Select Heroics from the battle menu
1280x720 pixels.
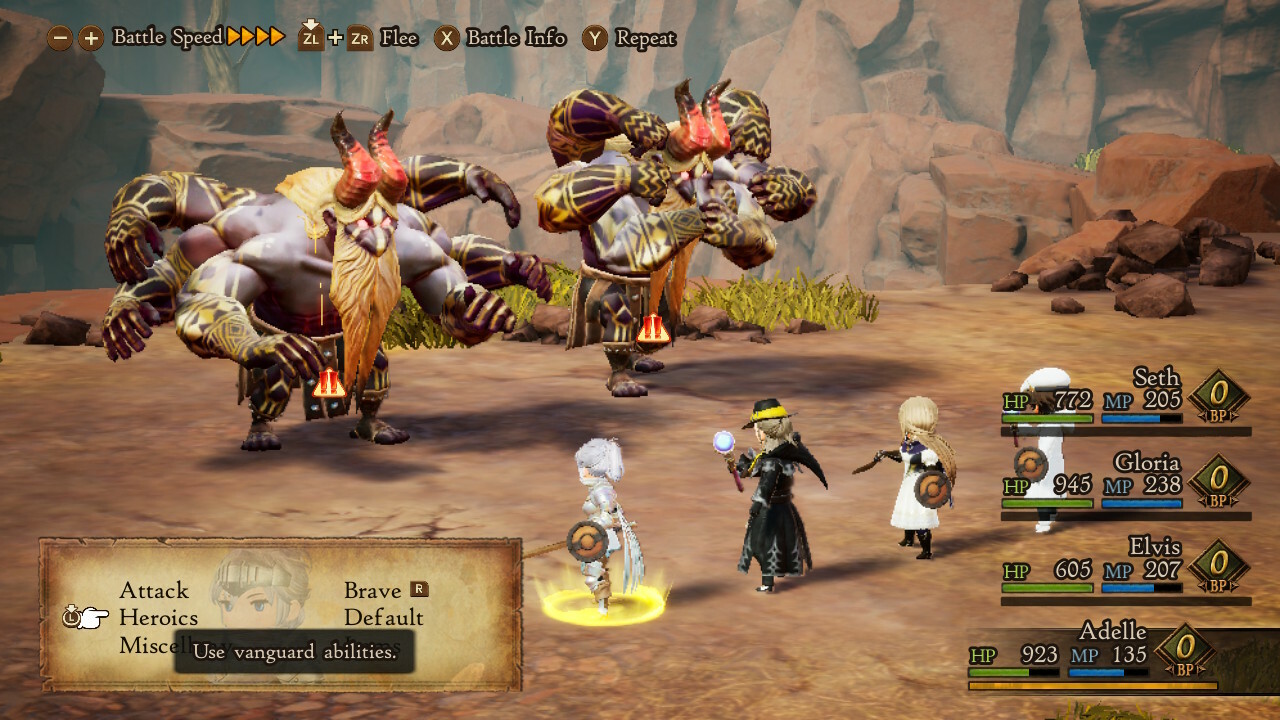pyautogui.click(x=159, y=618)
